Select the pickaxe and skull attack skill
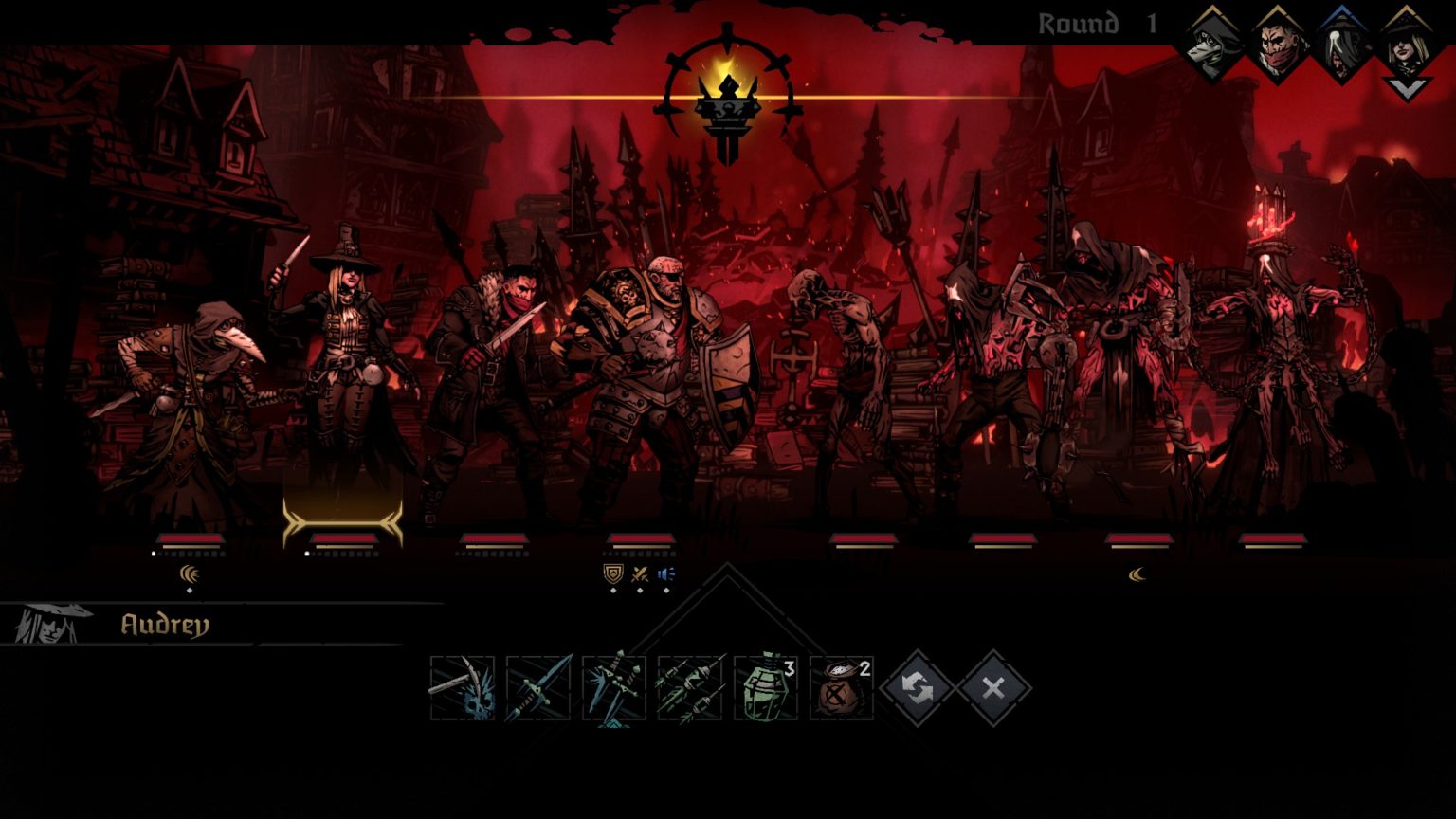Viewport: 1456px width, 819px height. click(x=462, y=688)
